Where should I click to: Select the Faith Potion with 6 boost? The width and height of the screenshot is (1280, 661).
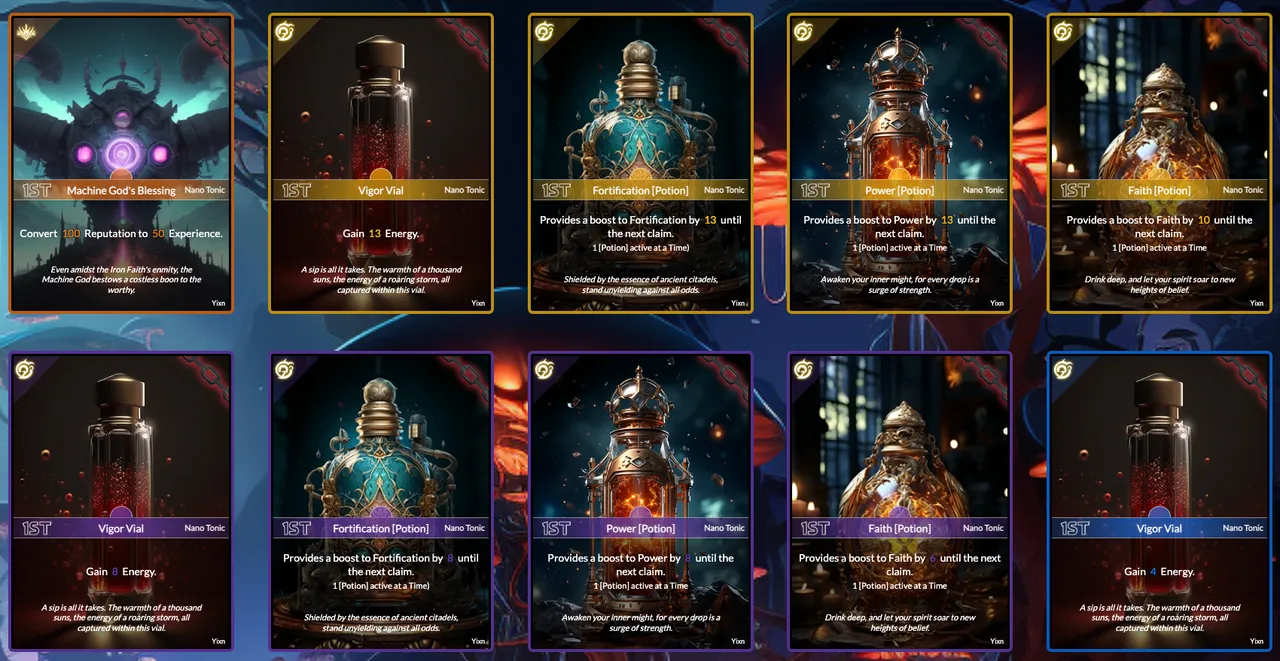point(899,501)
